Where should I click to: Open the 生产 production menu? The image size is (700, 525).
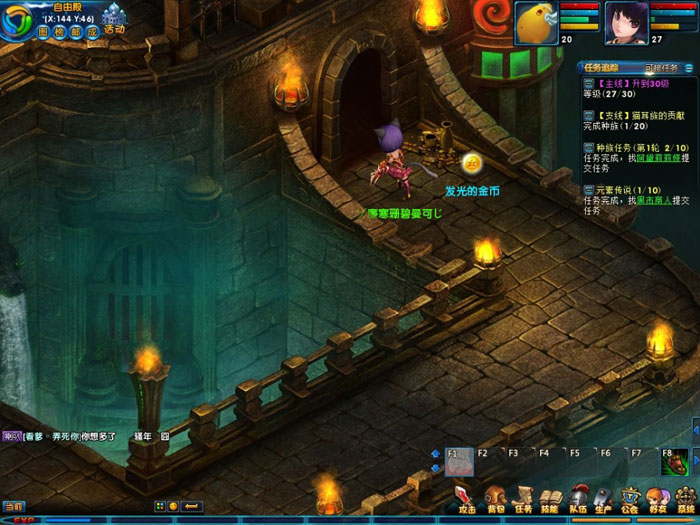point(603,497)
